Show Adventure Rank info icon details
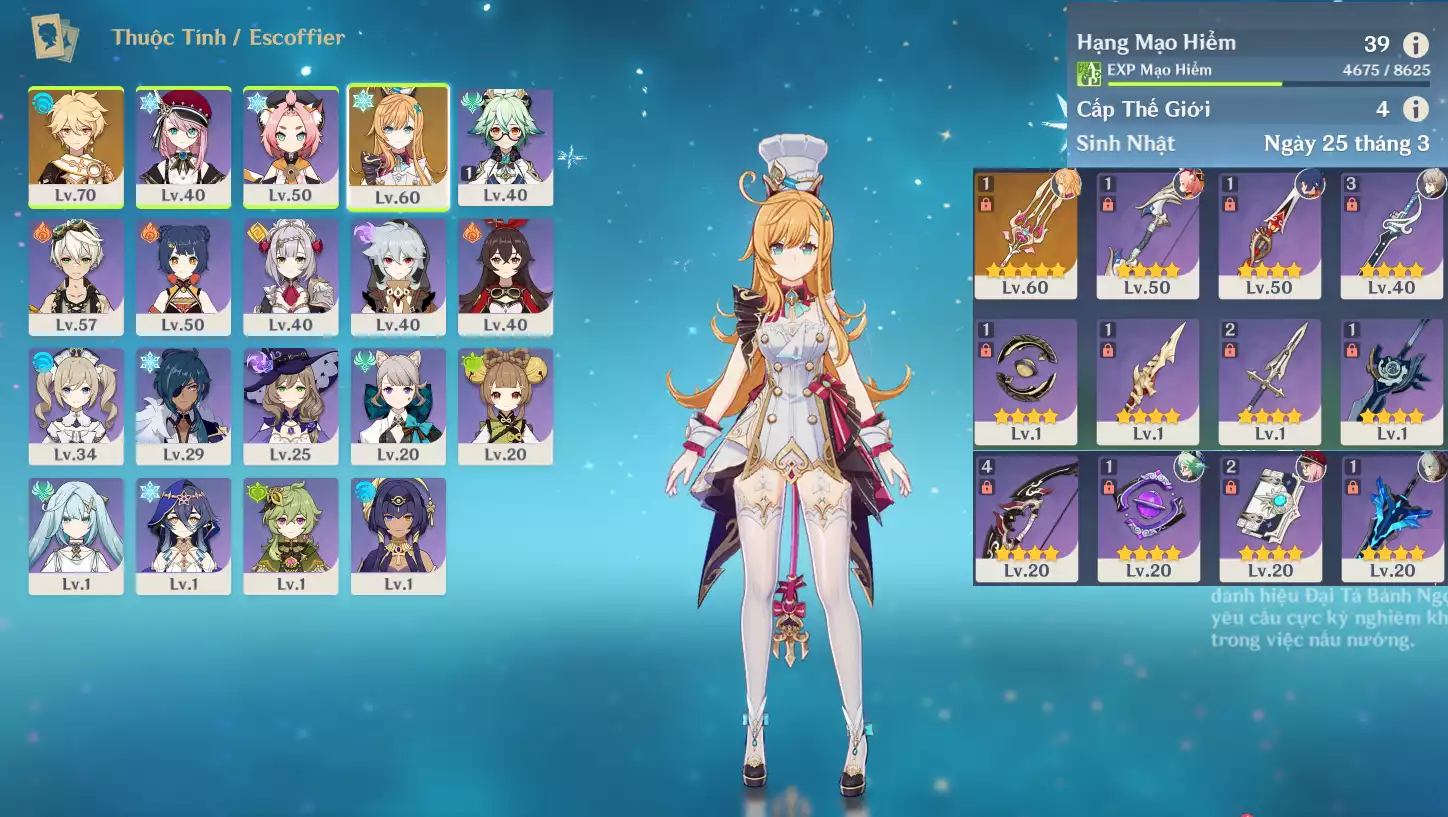 (1415, 44)
